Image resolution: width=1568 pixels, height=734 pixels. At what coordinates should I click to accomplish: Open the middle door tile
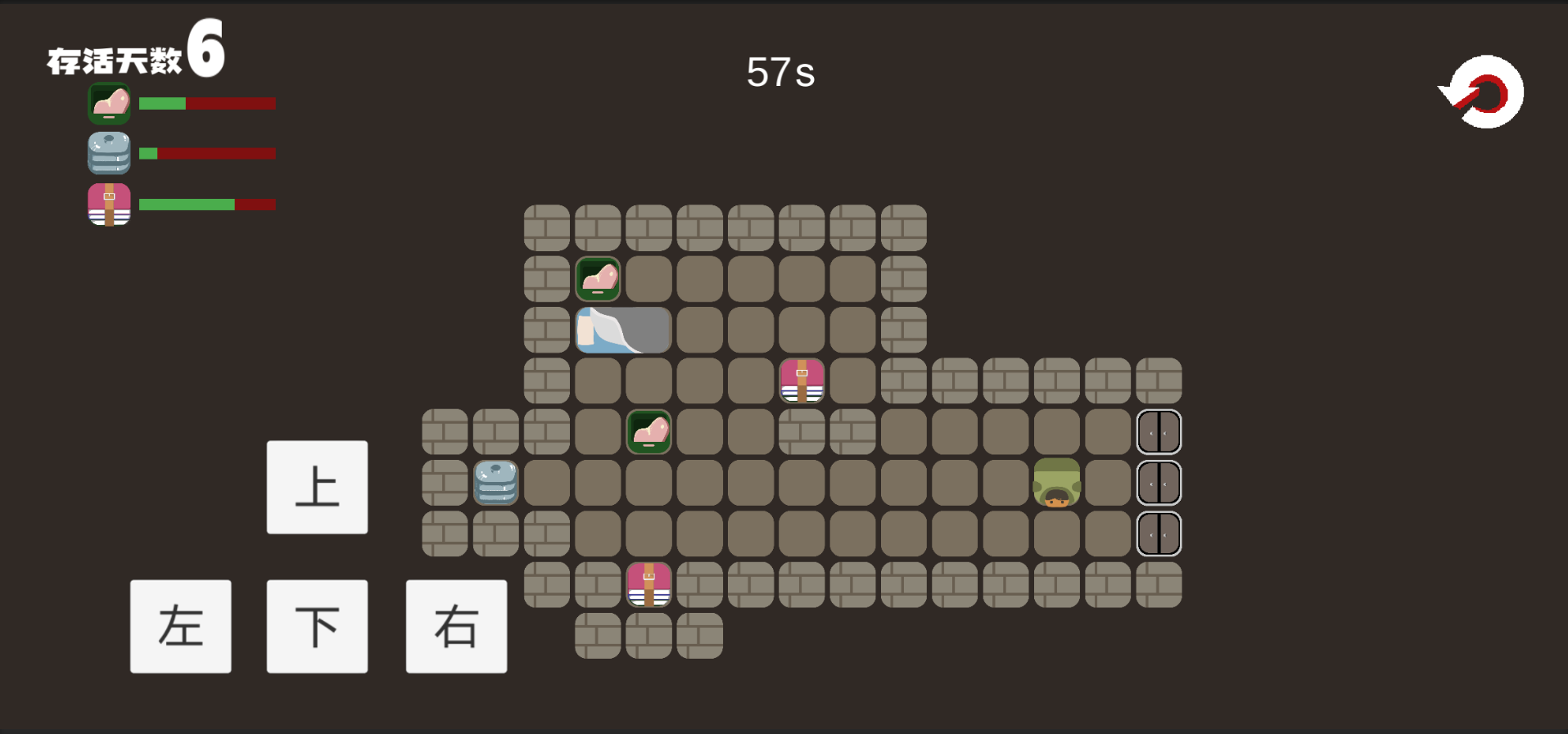pyautogui.click(x=1159, y=483)
